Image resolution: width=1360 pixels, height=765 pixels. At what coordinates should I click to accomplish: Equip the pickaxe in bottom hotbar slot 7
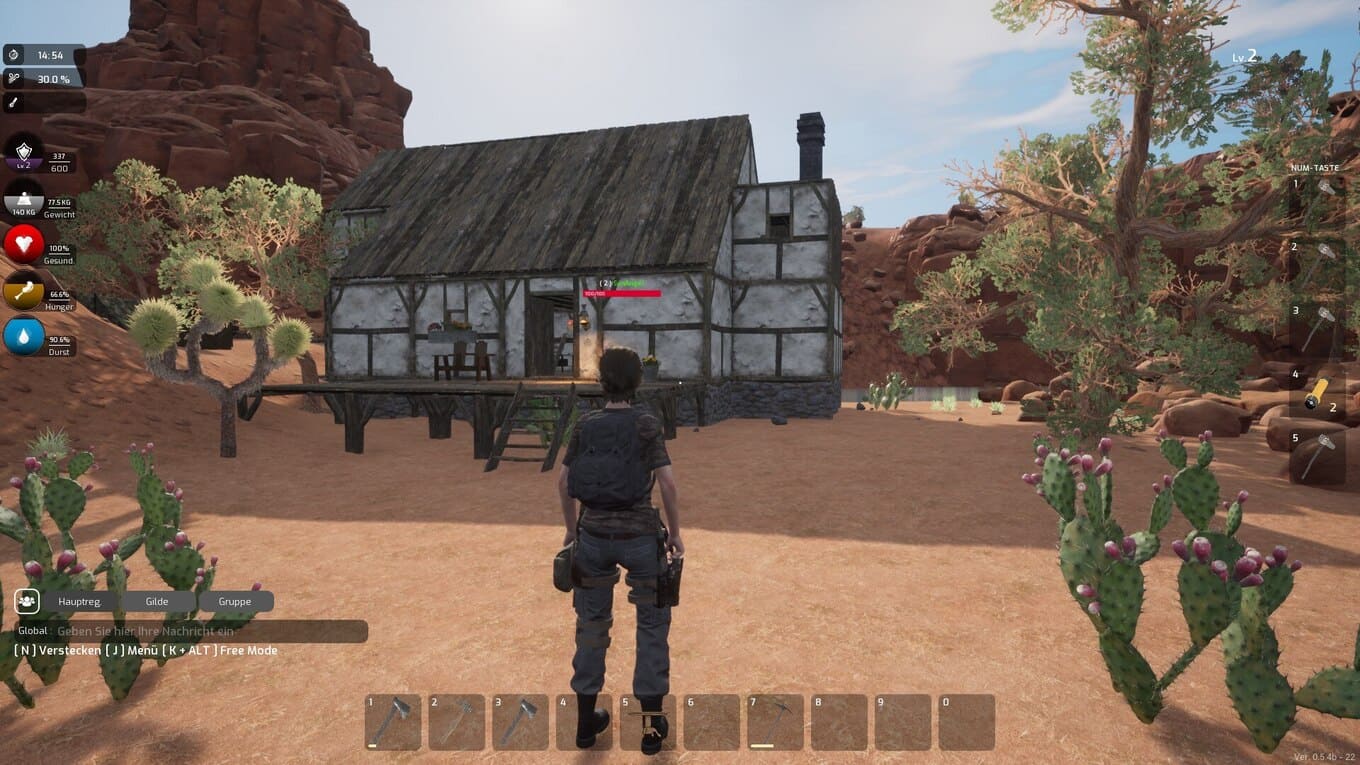776,722
